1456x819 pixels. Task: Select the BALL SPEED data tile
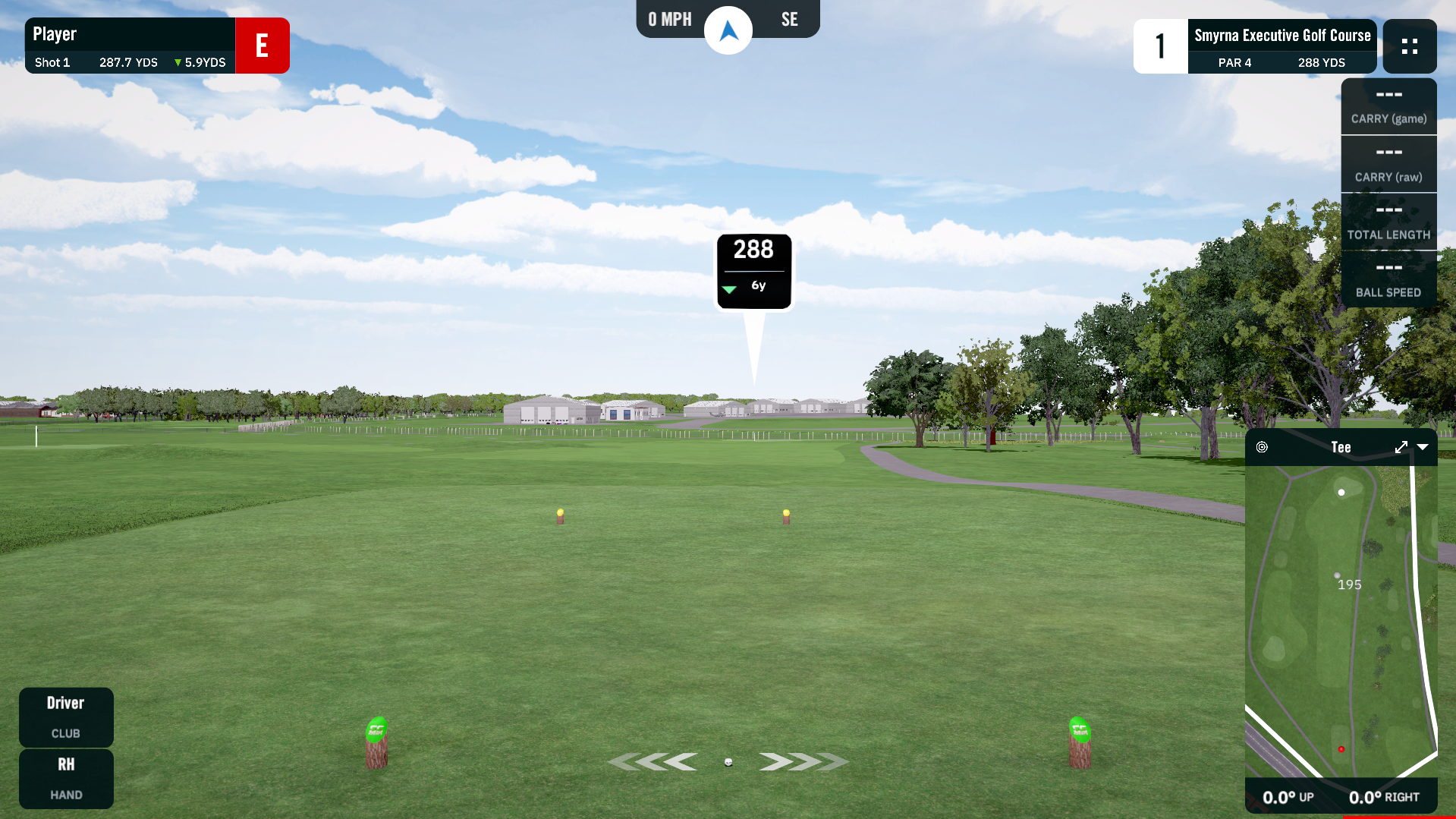coord(1388,279)
